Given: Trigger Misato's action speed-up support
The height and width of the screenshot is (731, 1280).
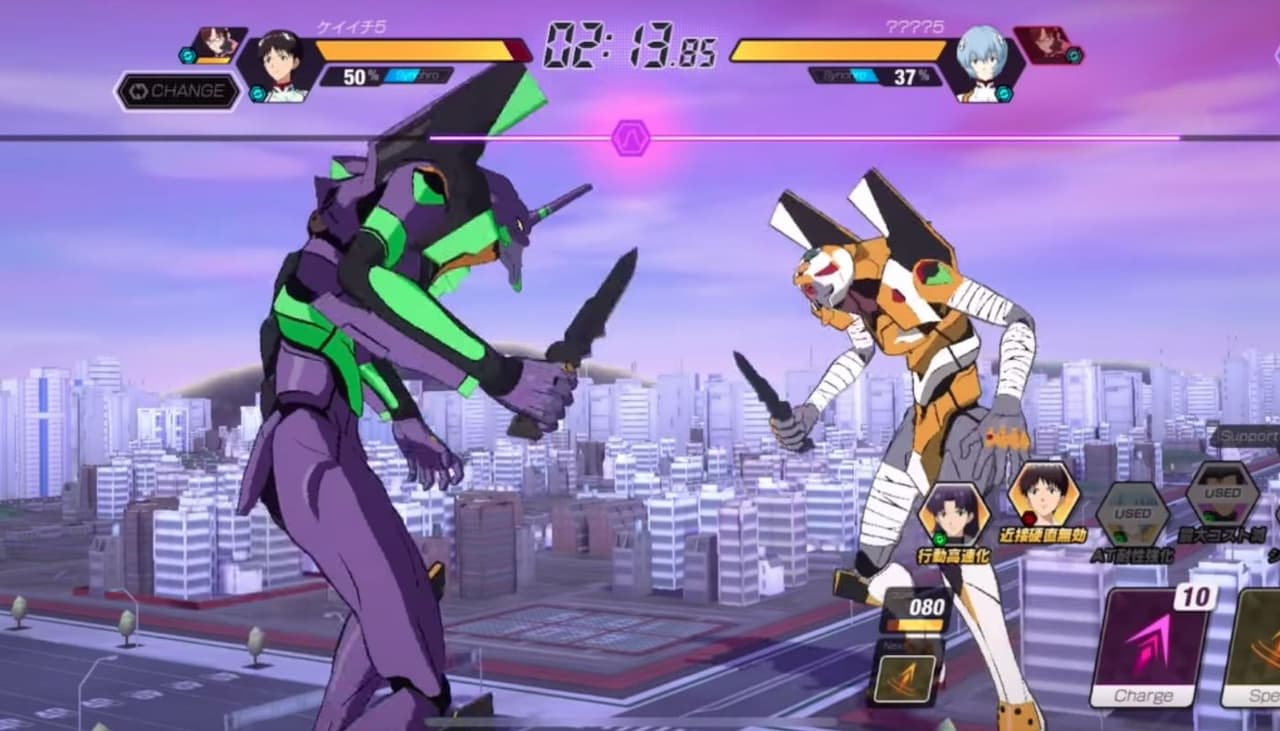Looking at the screenshot, I should click(x=953, y=513).
